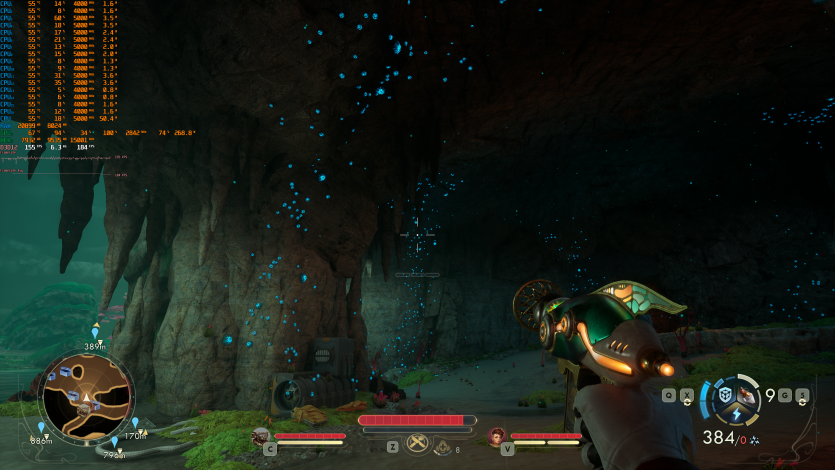Select the 886m waypoint marker
This screenshot has height=470, width=835.
point(41,429)
